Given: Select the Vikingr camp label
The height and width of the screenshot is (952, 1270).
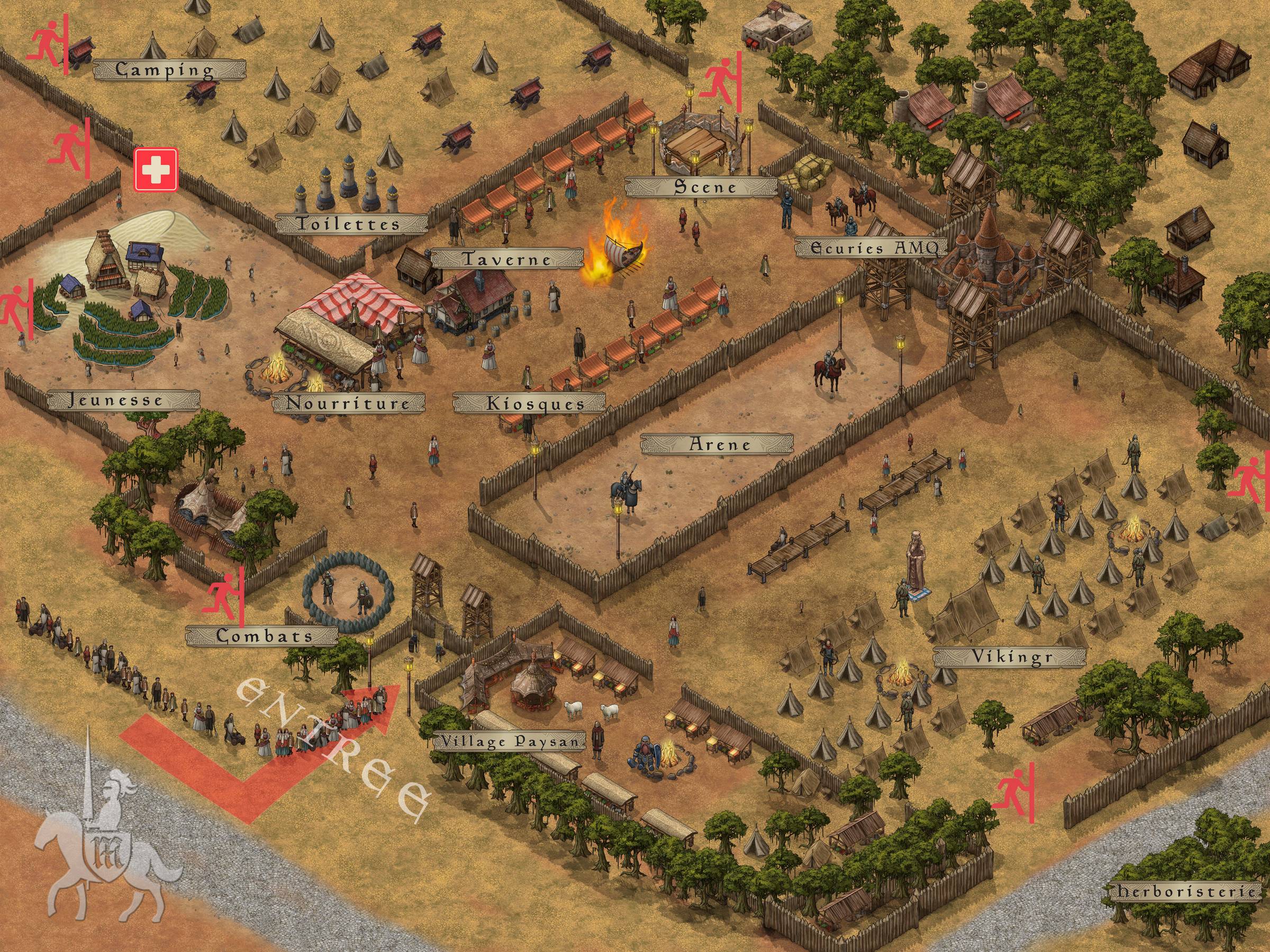Looking at the screenshot, I should (1009, 657).
